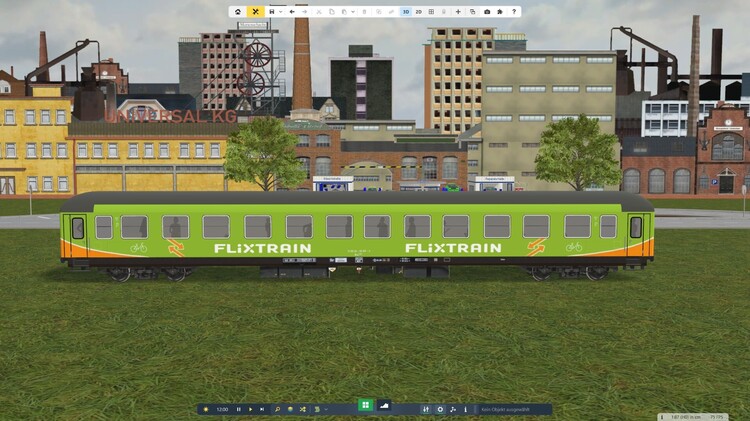Screen dimensions: 750x421
Task: Click the sun time-of-day icon
Action: click(206, 409)
